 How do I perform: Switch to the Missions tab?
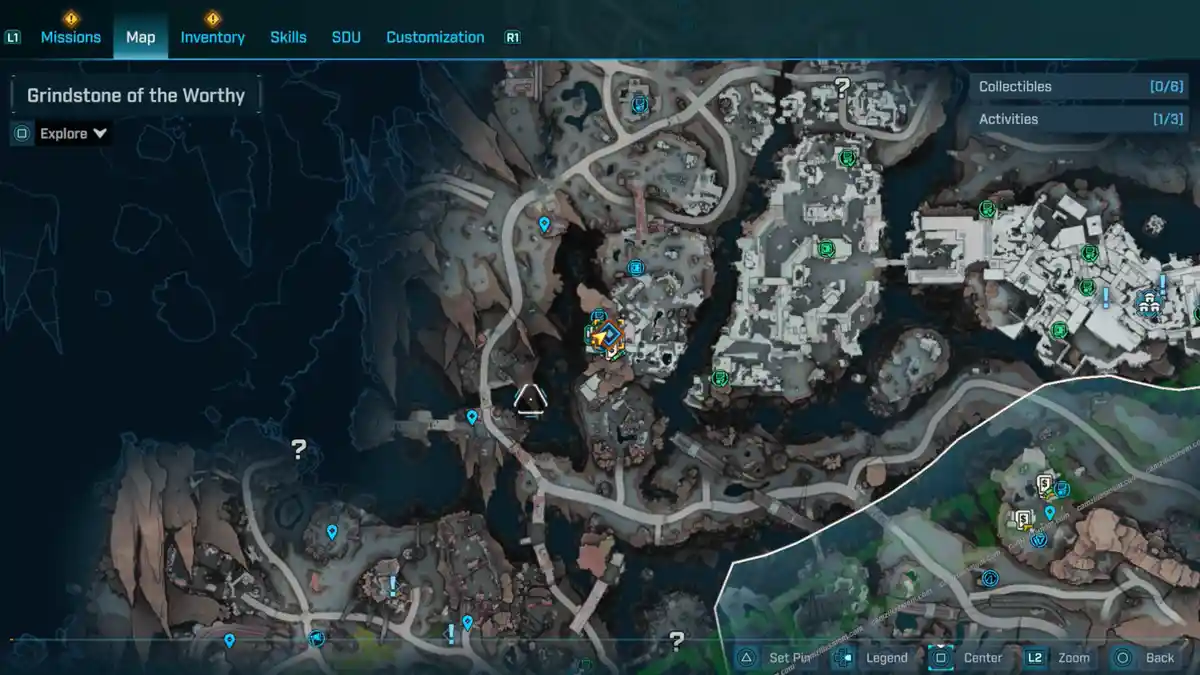[70, 37]
